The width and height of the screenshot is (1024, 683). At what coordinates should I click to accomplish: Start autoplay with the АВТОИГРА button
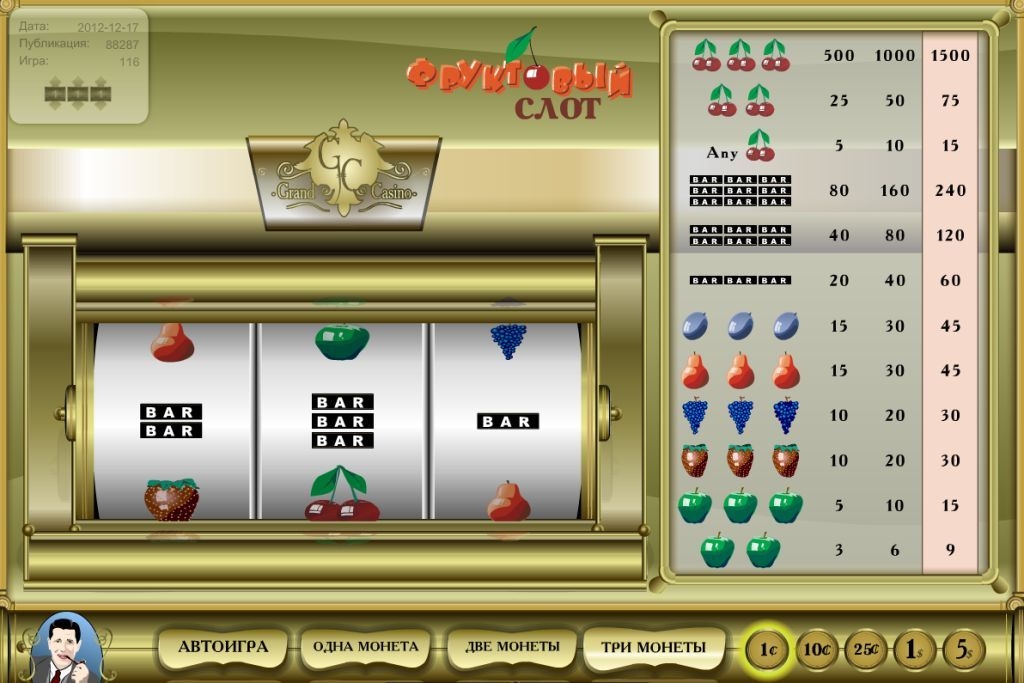[x=223, y=647]
